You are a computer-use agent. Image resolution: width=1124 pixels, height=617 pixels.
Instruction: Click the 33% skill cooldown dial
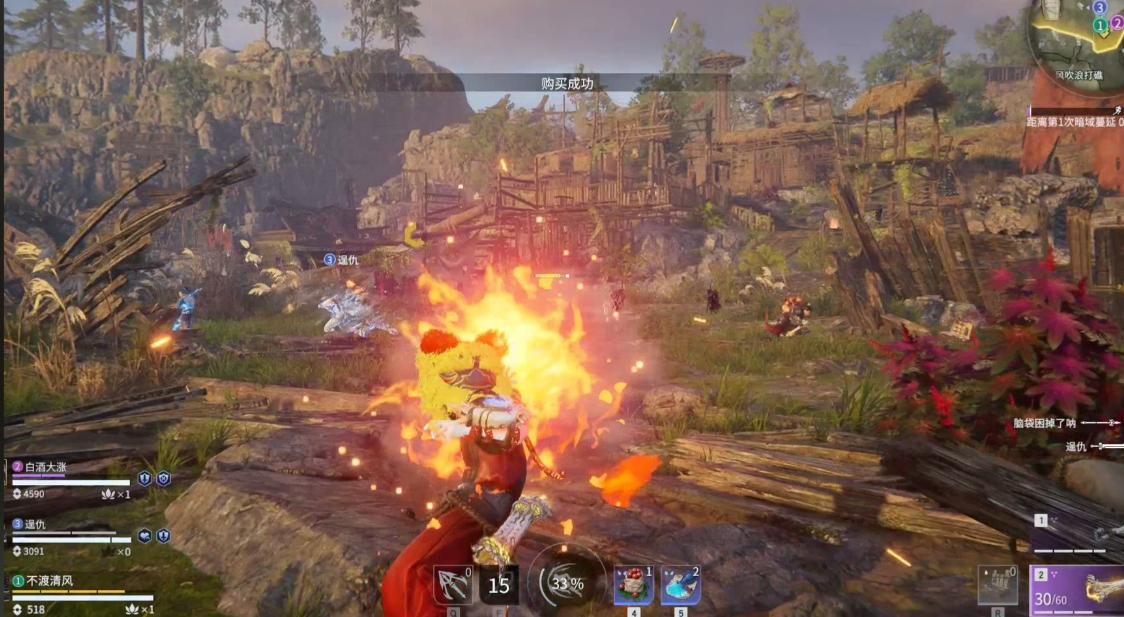tap(566, 583)
